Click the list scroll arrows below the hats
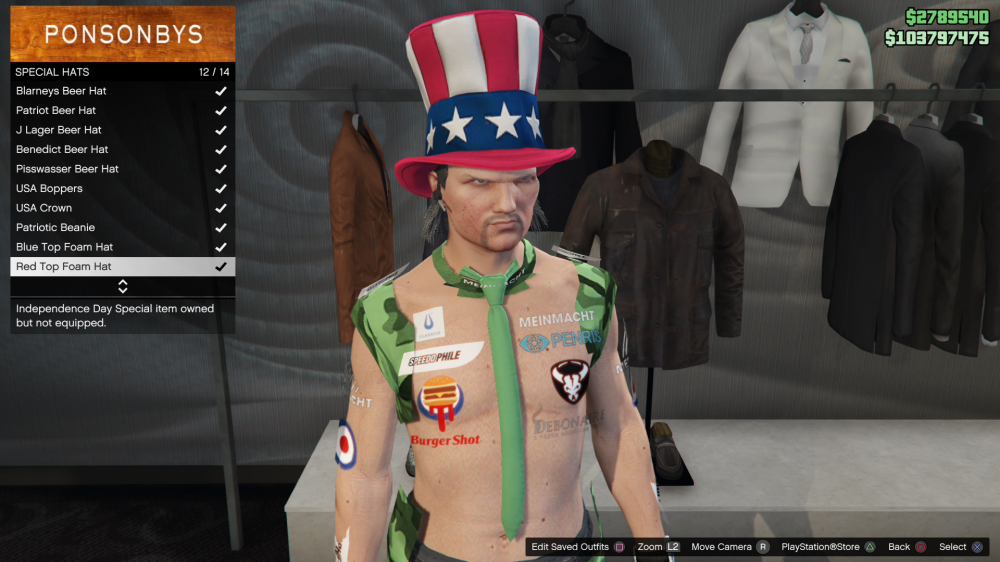Viewport: 1000px width, 562px height. point(123,287)
